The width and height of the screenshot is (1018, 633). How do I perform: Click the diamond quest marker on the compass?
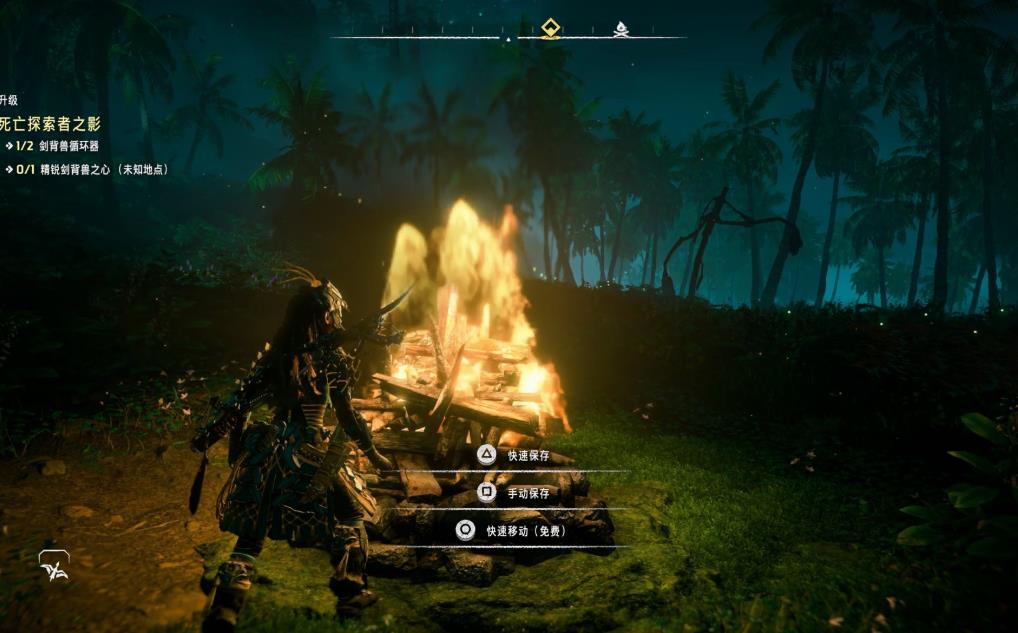[x=550, y=28]
